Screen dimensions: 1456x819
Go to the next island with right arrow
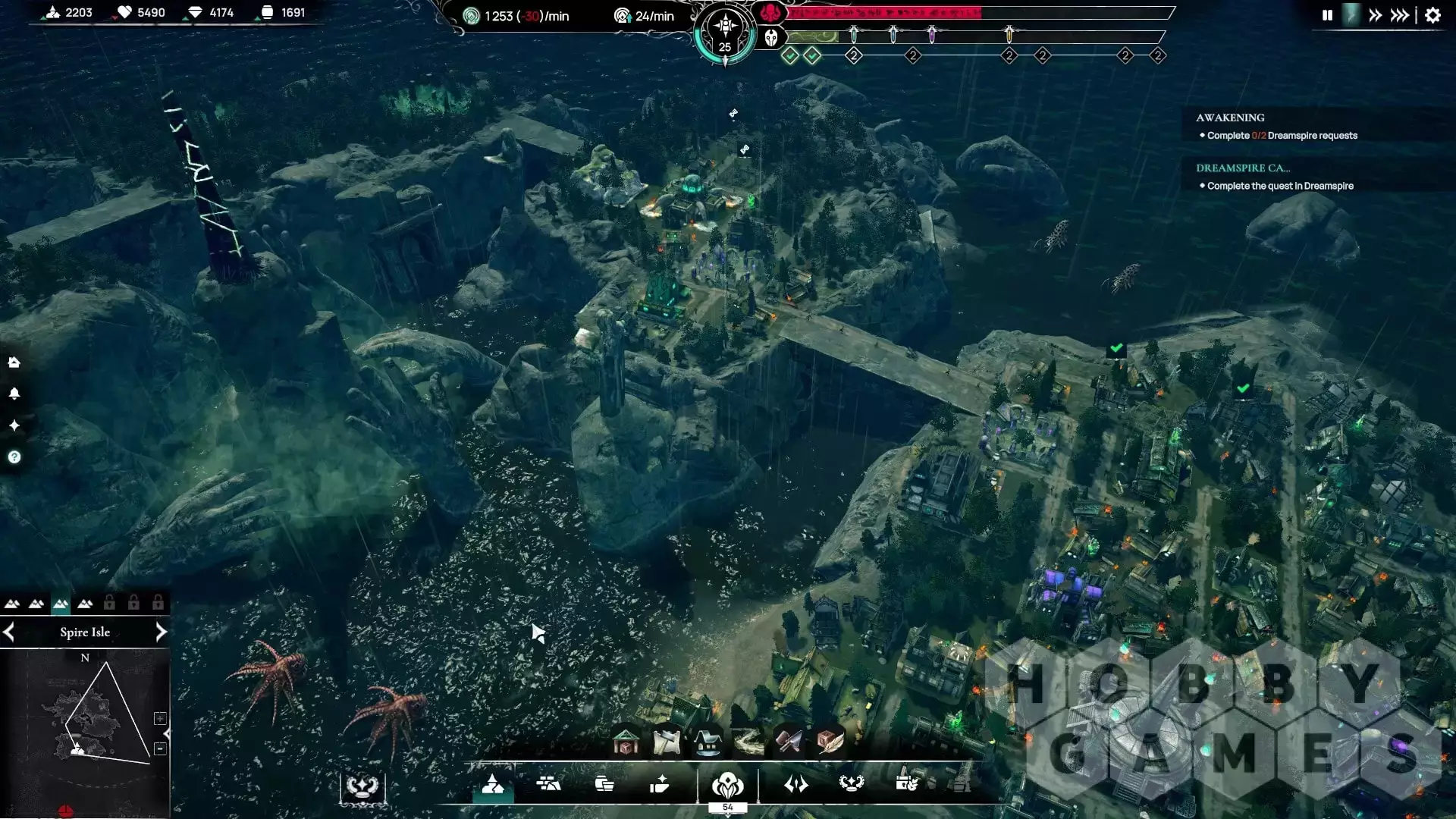tap(161, 632)
